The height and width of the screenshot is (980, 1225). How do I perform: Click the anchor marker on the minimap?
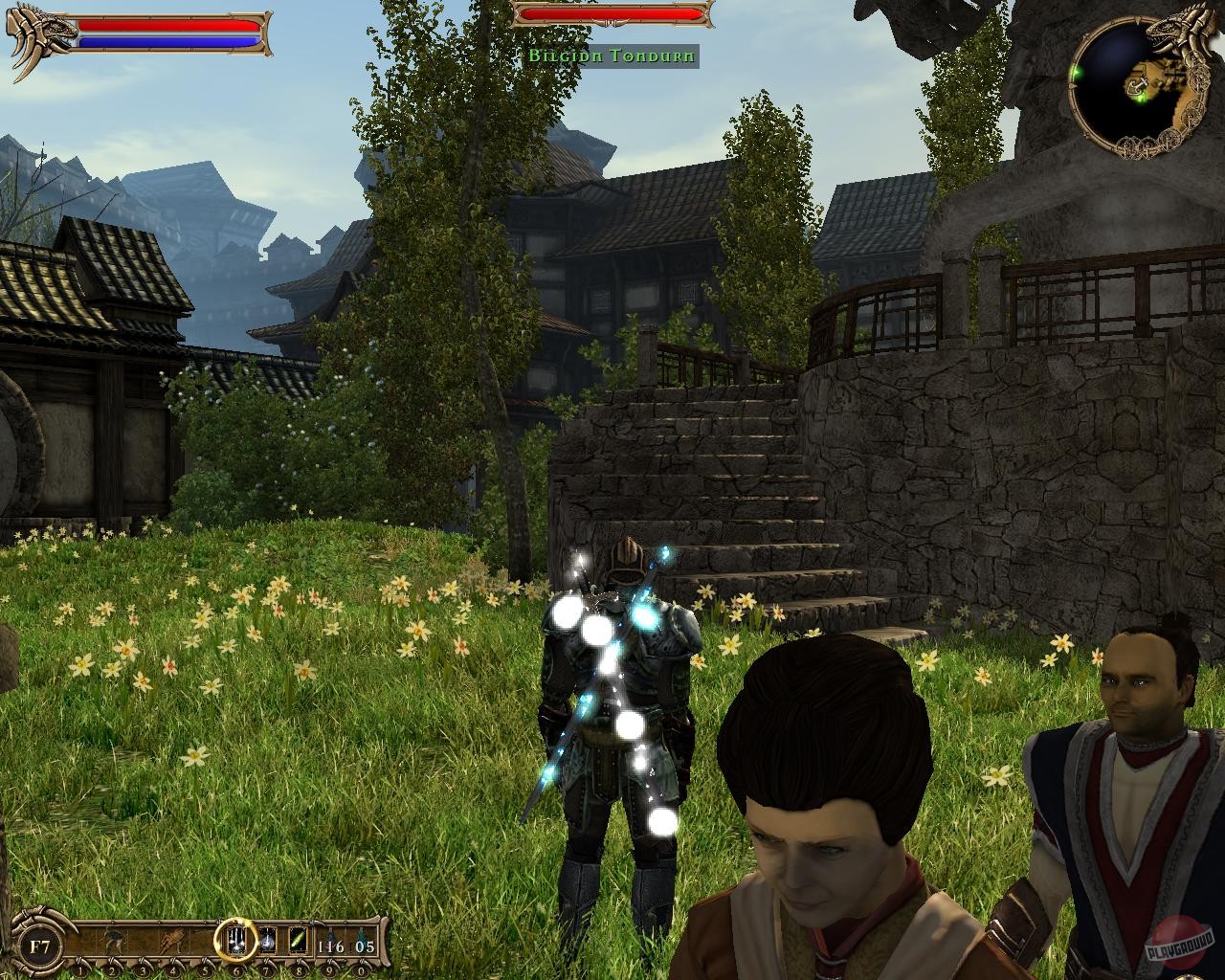tap(1137, 86)
